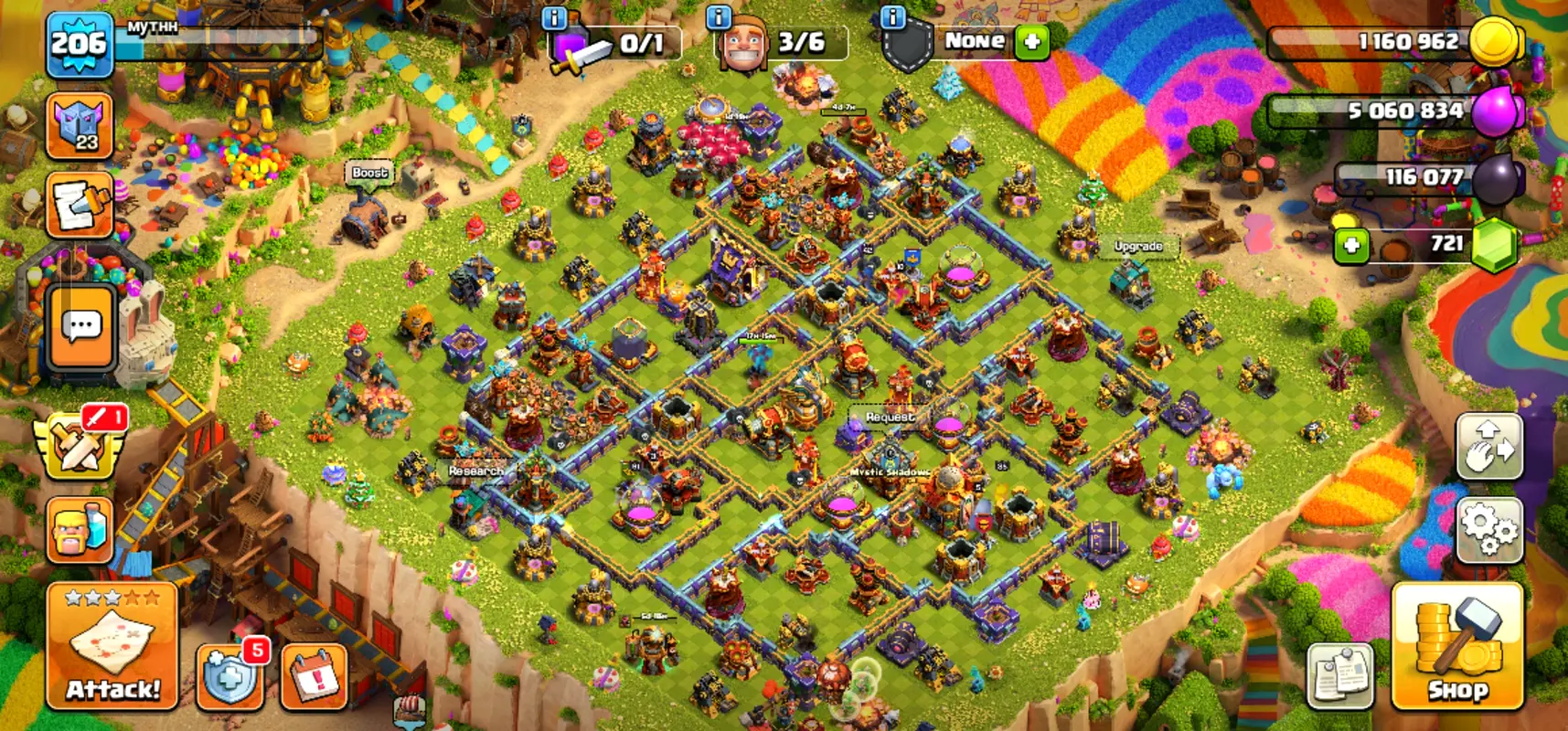Show builder info at 3/6 counter
The image size is (1568, 731).
[x=720, y=17]
